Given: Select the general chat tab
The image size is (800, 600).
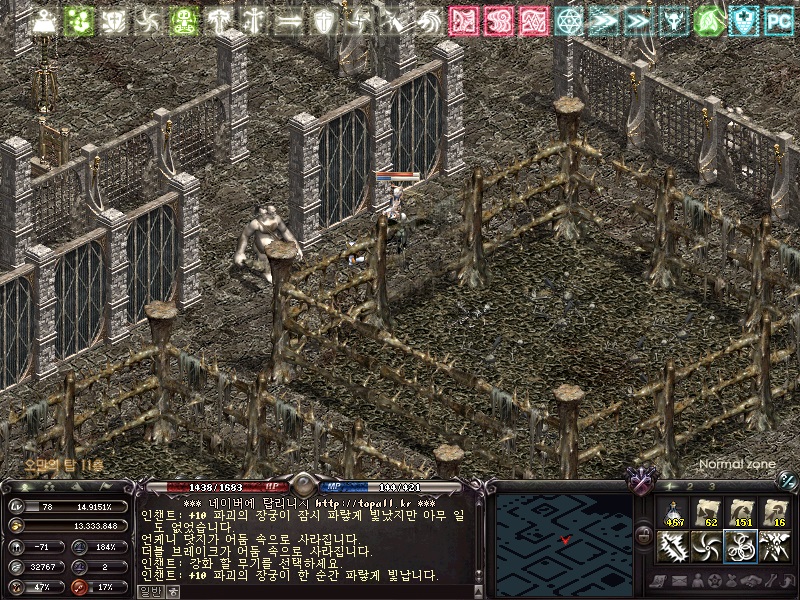Looking at the screenshot, I should pos(149,591).
